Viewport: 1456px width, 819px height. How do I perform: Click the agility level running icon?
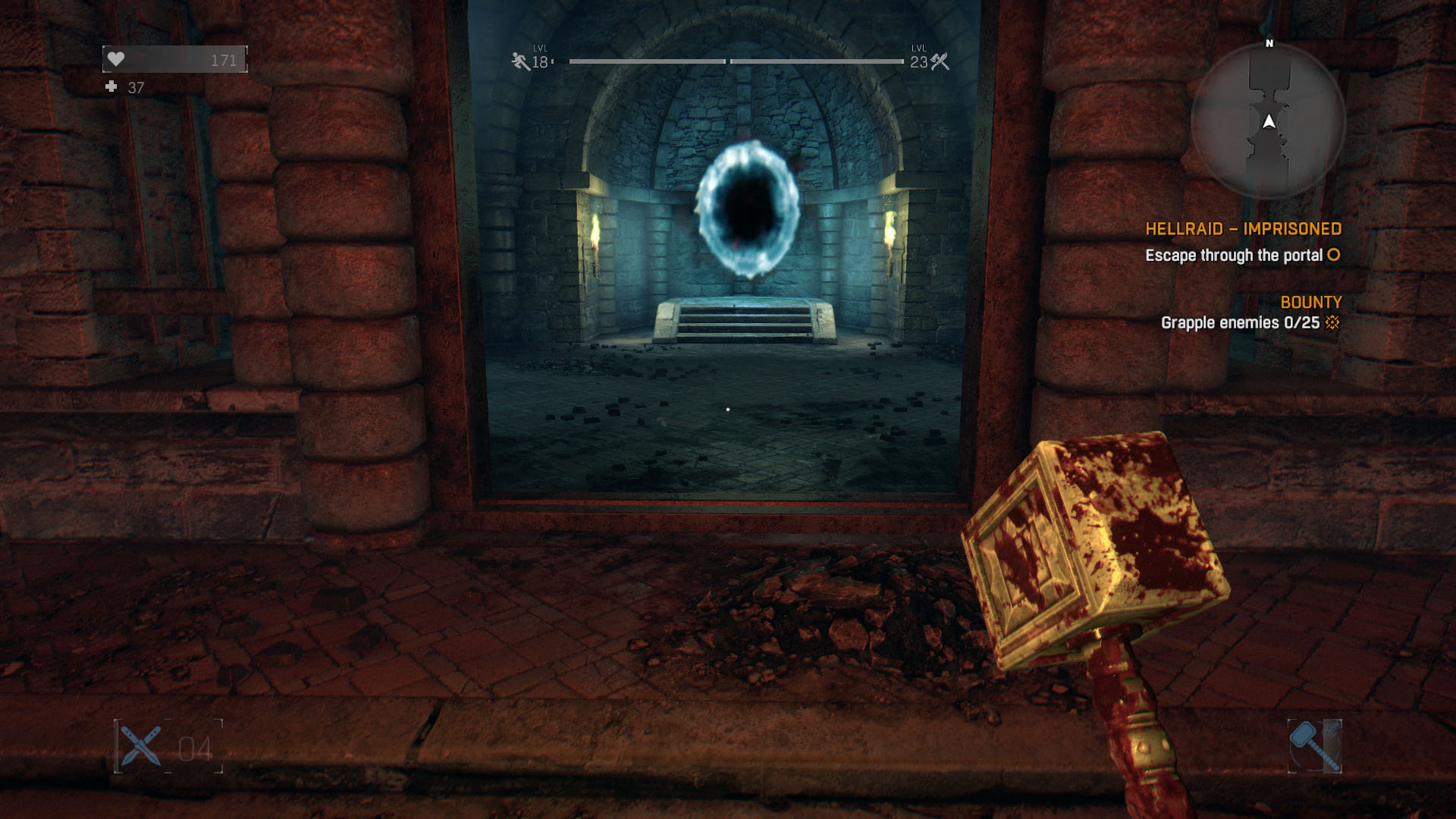point(520,61)
